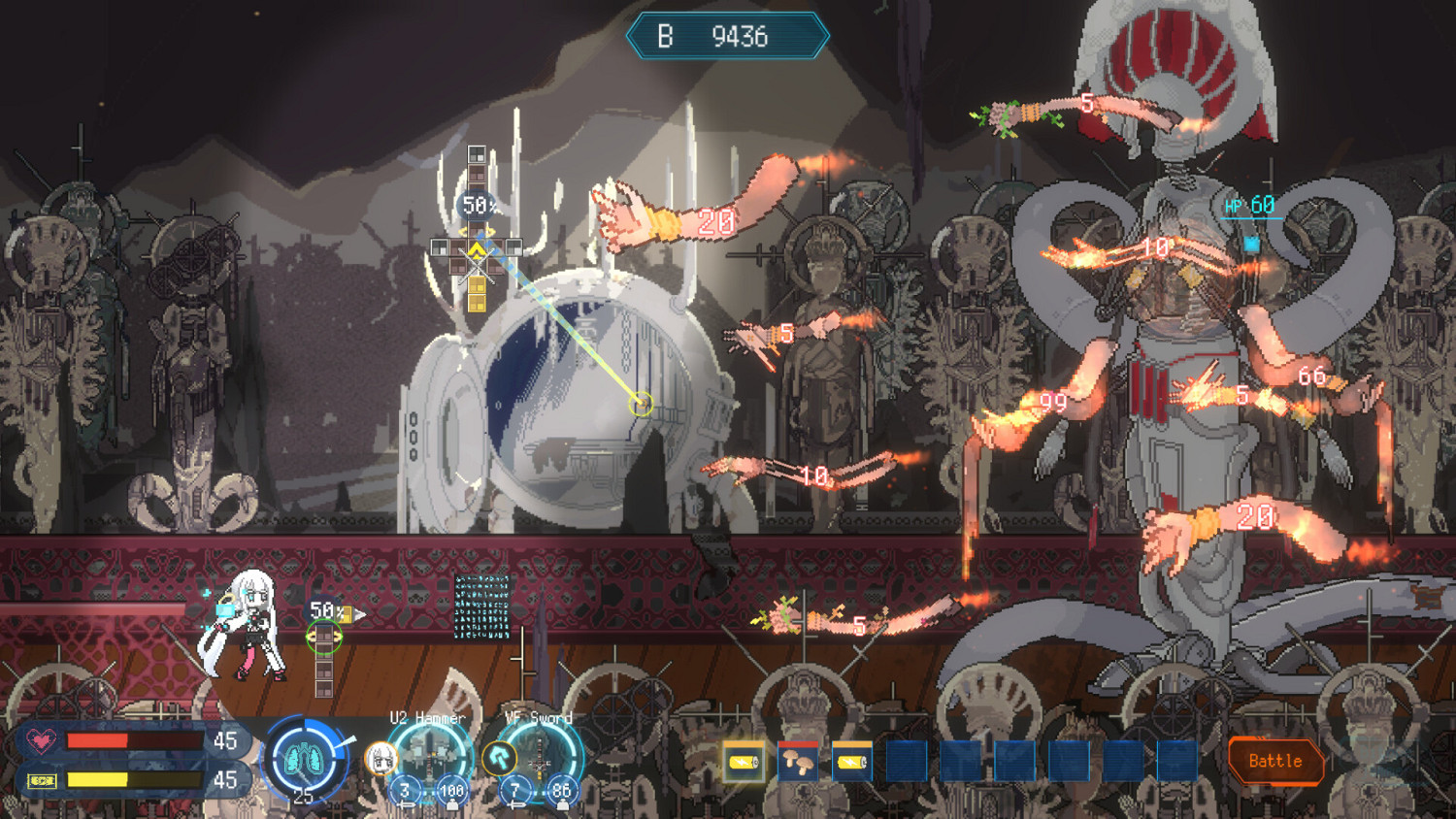Click the 50% chance bubble above the character
Image resolution: width=1456 pixels, height=819 pixels.
tap(323, 609)
